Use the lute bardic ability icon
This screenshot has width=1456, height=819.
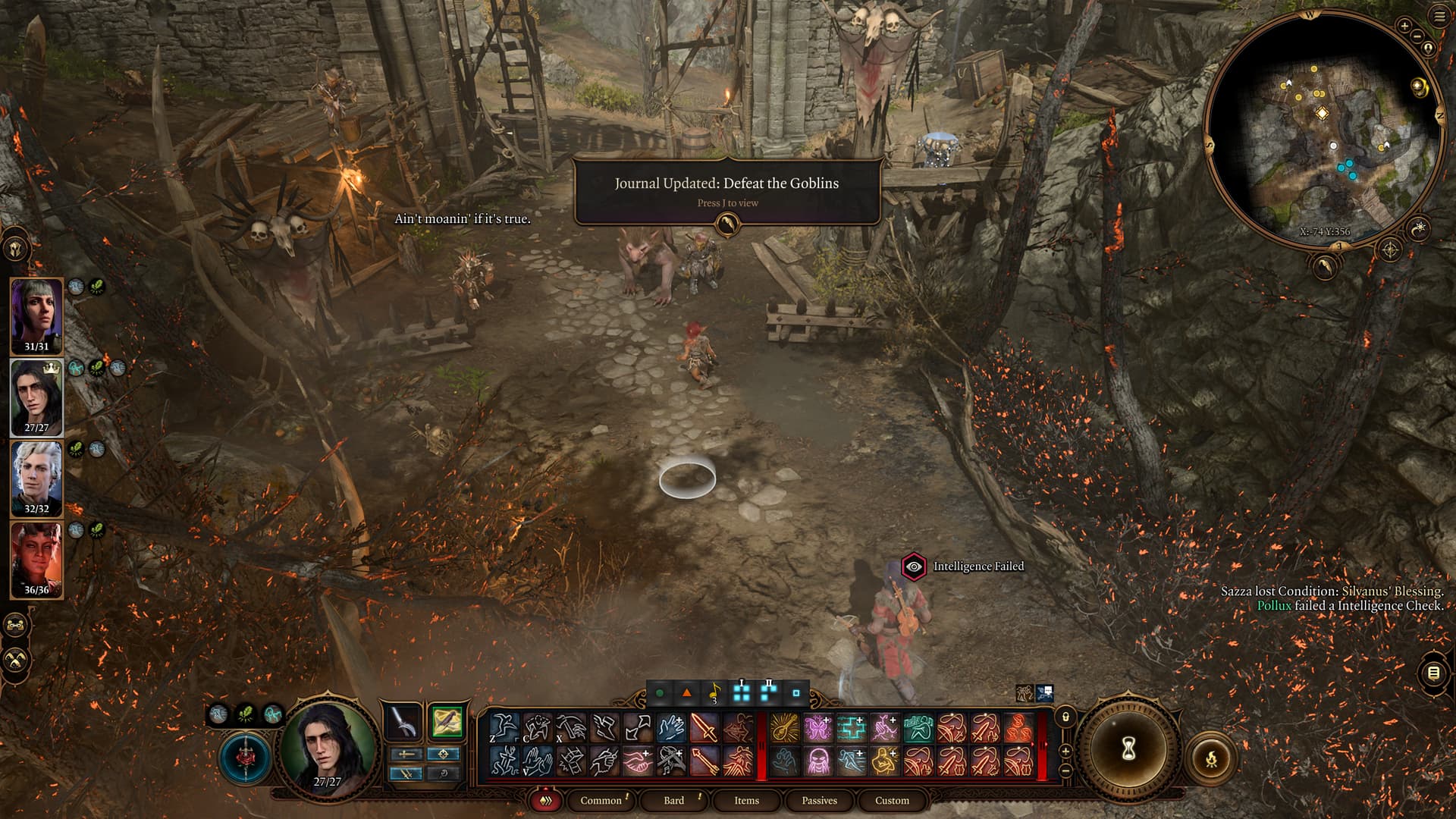click(784, 728)
